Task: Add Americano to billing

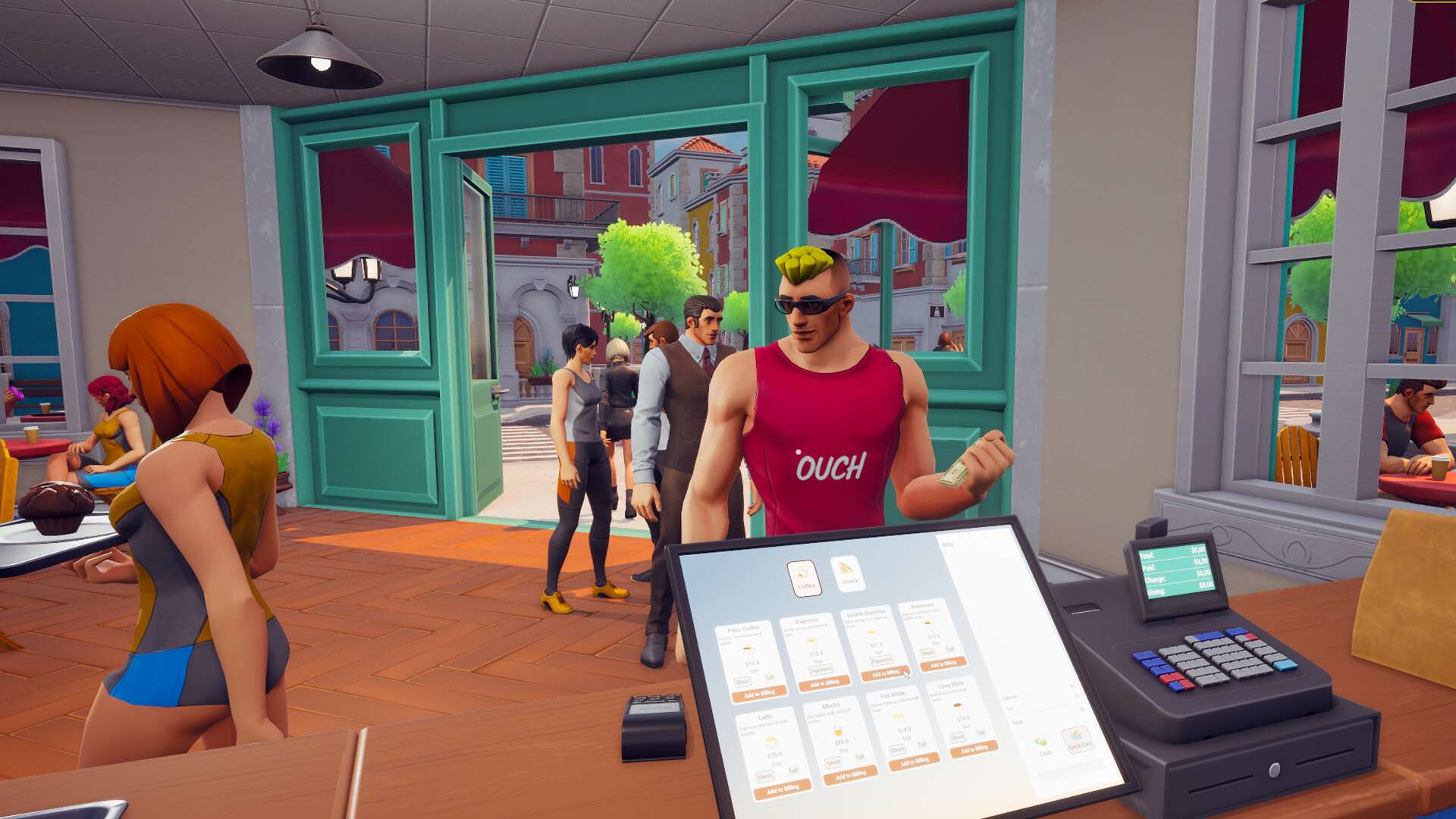Action: (x=943, y=664)
